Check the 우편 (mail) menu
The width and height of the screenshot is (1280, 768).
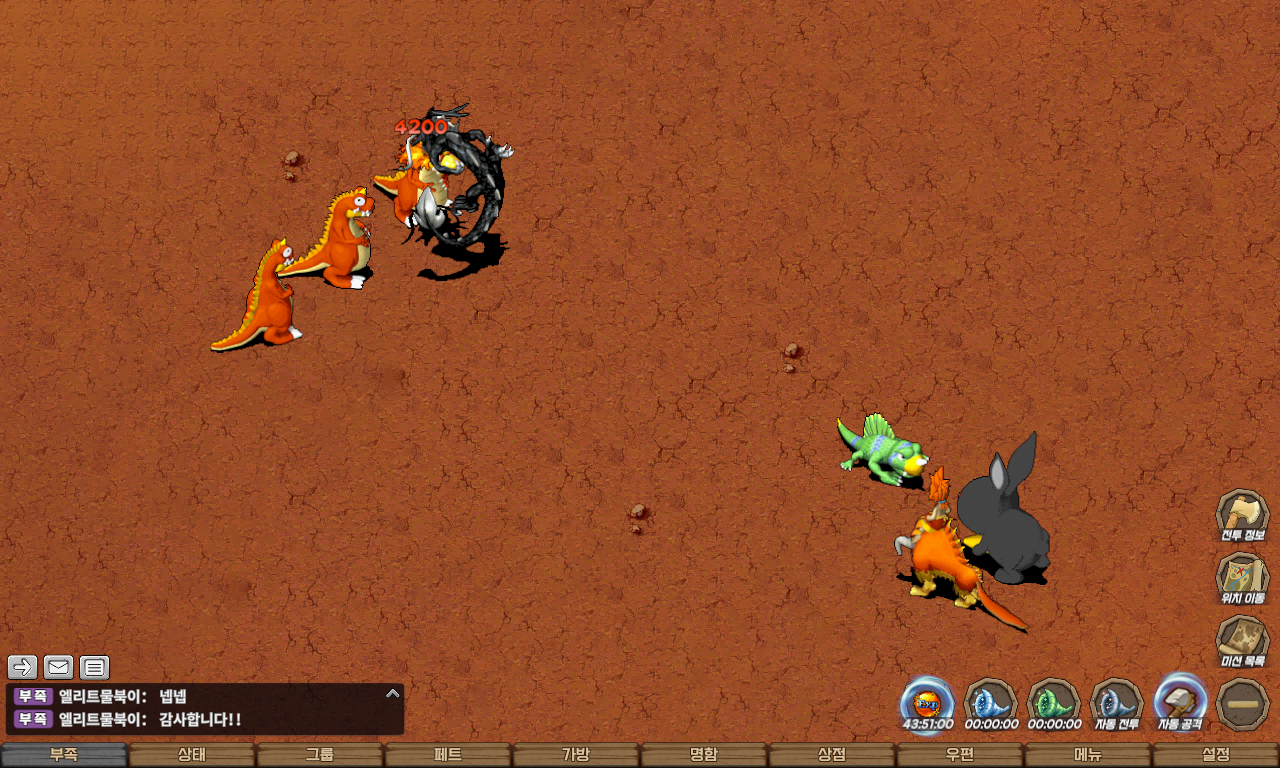click(959, 755)
